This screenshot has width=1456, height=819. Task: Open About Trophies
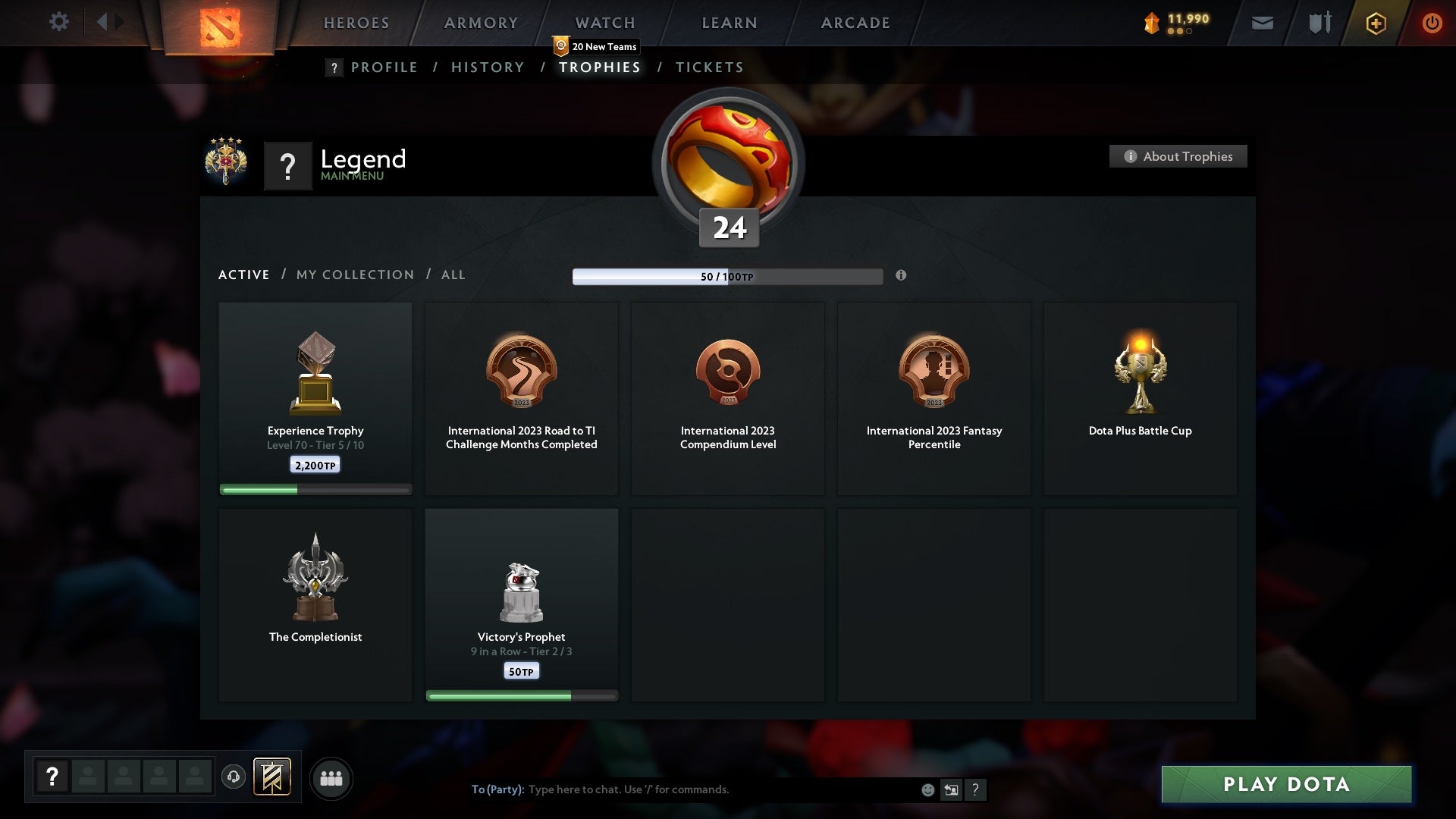pos(1178,156)
